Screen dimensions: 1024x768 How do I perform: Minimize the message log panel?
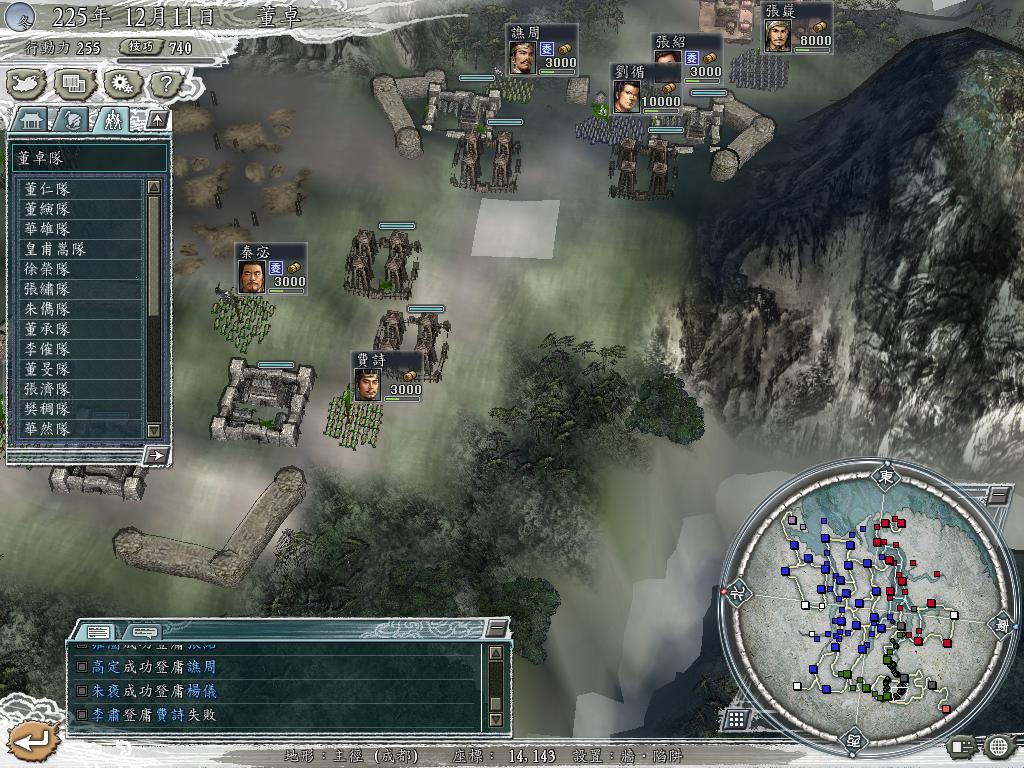(x=496, y=628)
